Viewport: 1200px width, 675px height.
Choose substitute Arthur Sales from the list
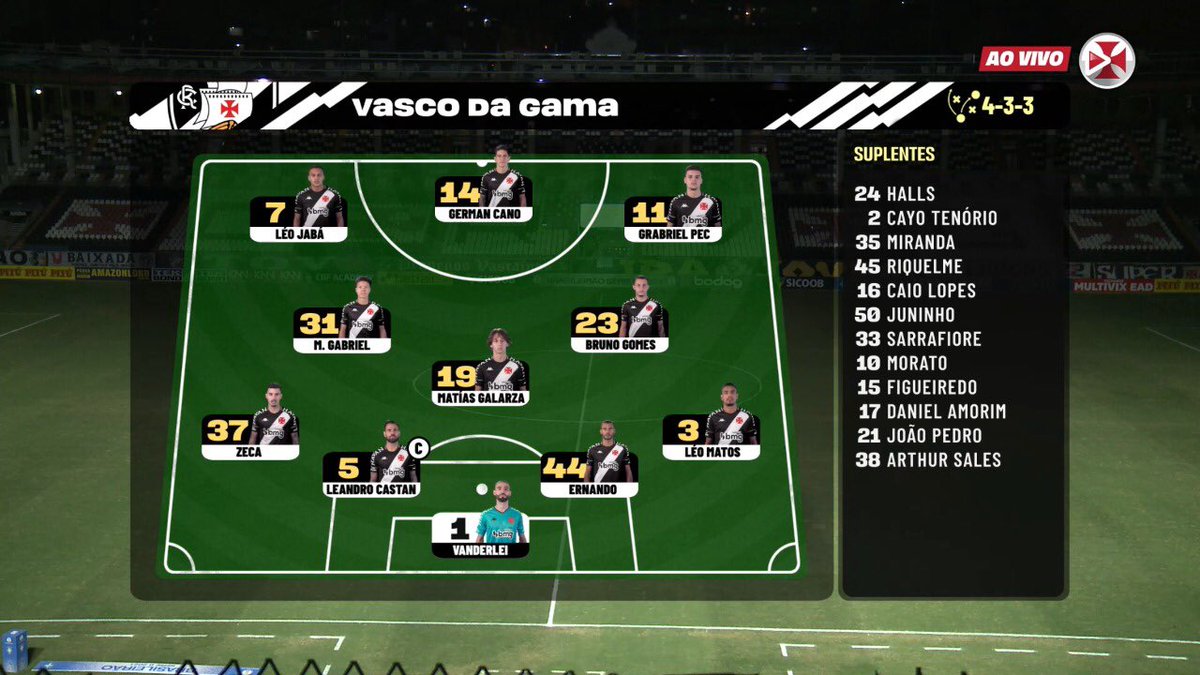[928, 460]
